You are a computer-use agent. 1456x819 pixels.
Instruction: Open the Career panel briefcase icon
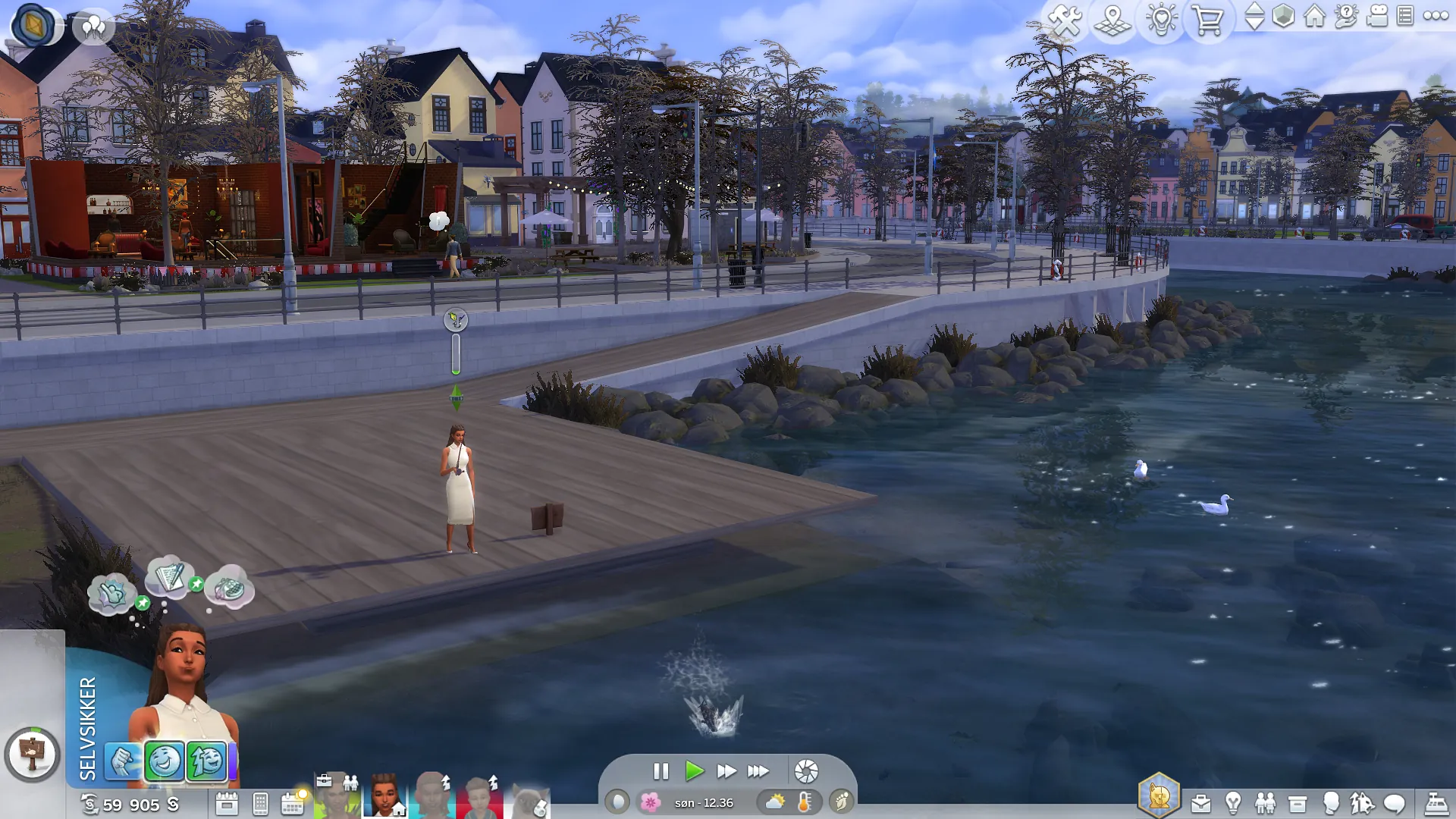point(1200,803)
